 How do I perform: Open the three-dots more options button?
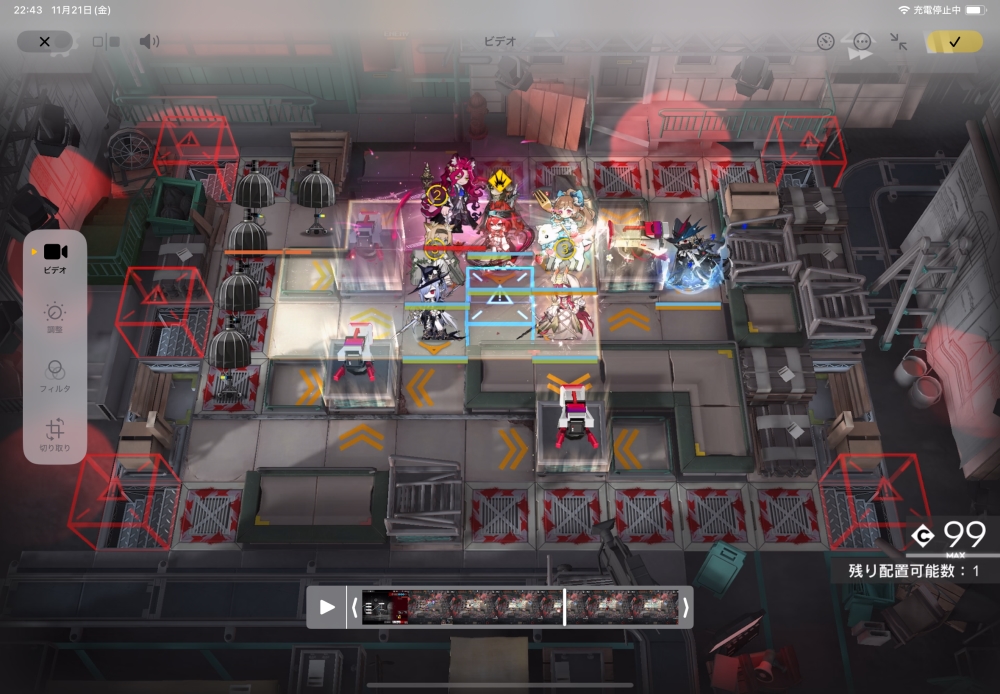[x=862, y=41]
